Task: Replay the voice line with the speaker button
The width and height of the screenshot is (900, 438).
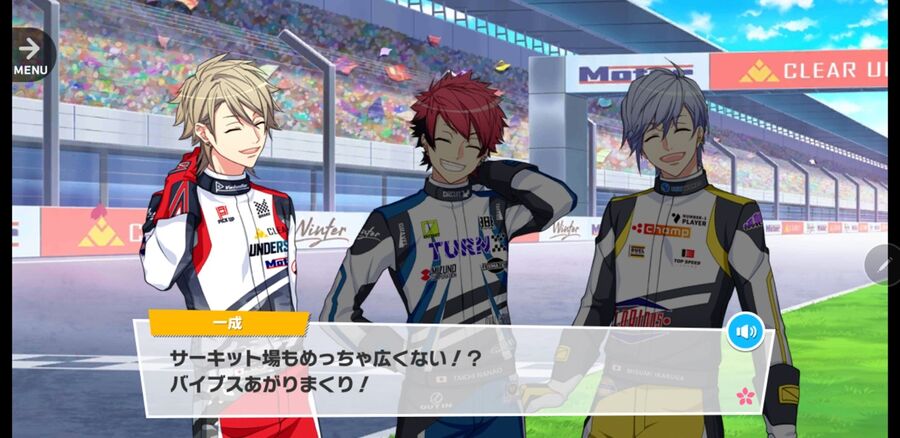Action: click(744, 331)
